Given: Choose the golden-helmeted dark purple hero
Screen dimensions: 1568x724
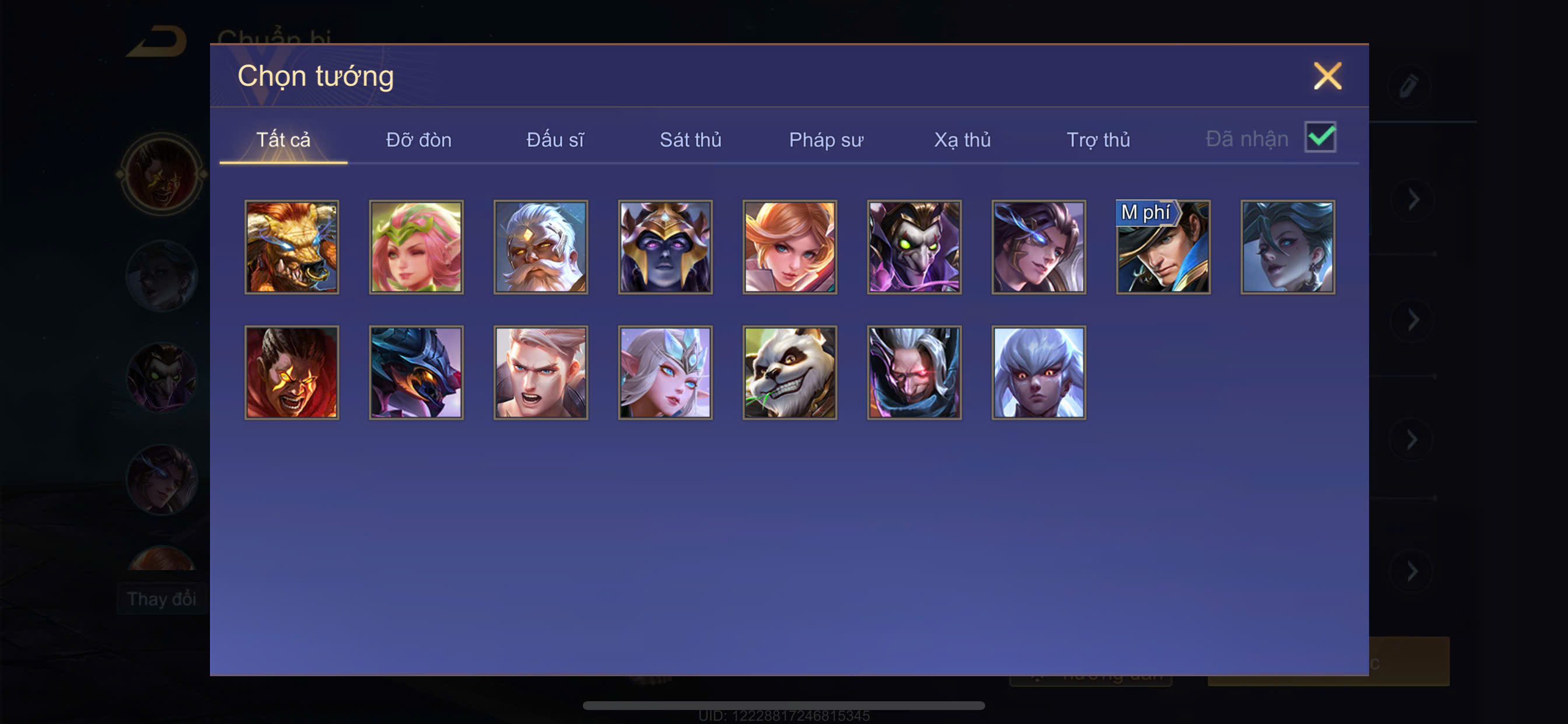Looking at the screenshot, I should point(666,247).
